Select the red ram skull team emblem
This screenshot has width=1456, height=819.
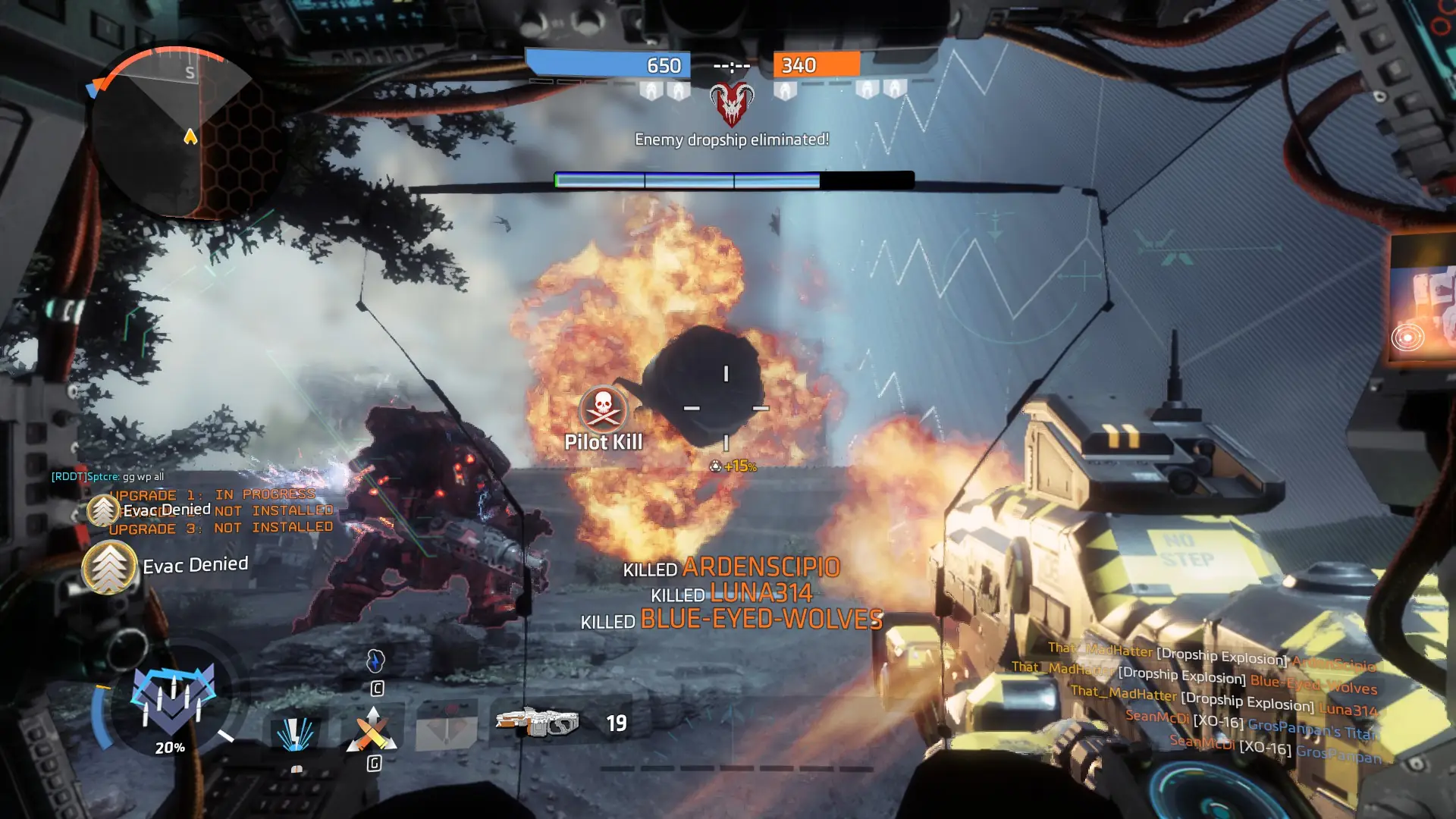(732, 104)
